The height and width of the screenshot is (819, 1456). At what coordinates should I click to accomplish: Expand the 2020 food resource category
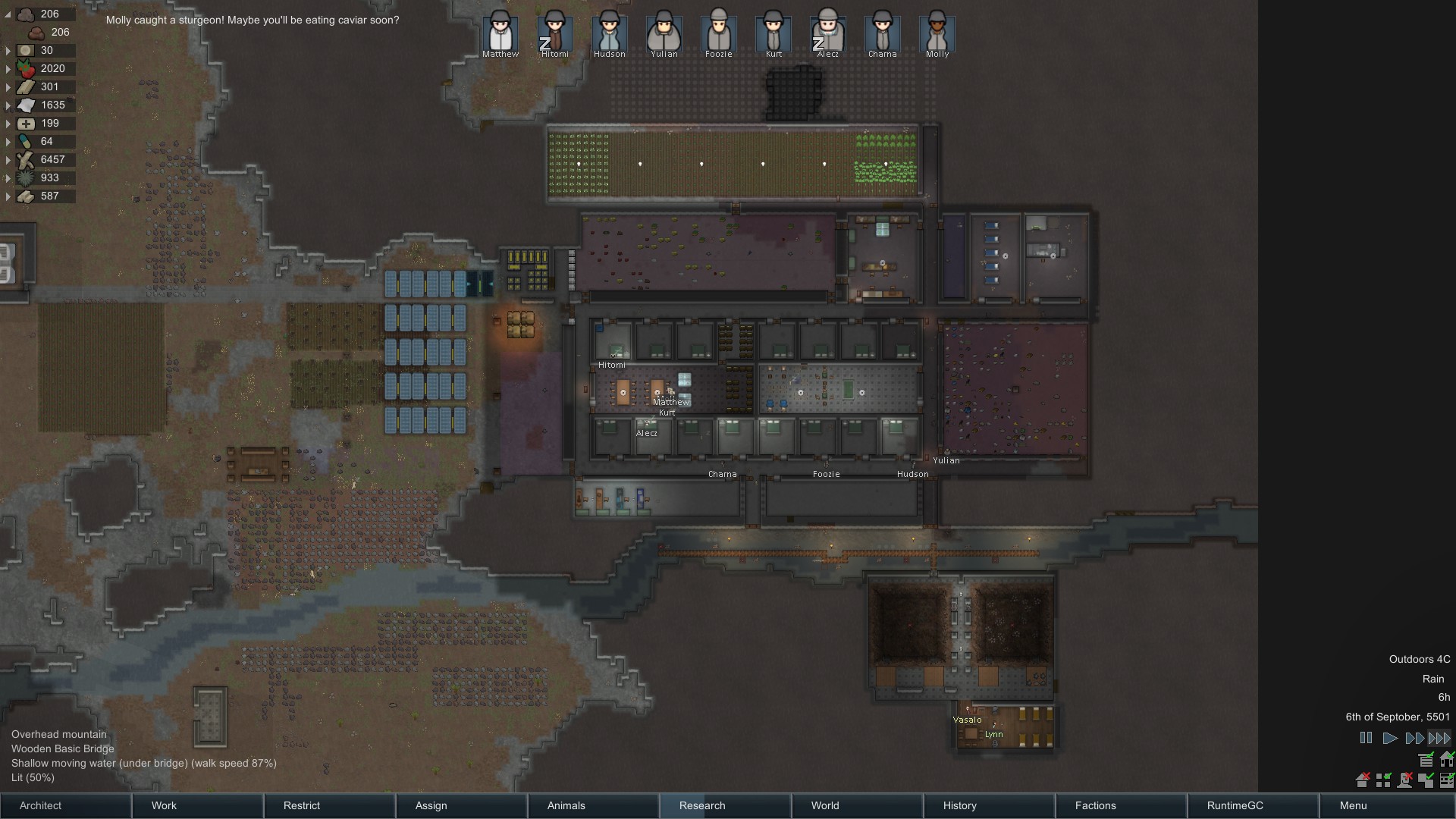[x=8, y=69]
